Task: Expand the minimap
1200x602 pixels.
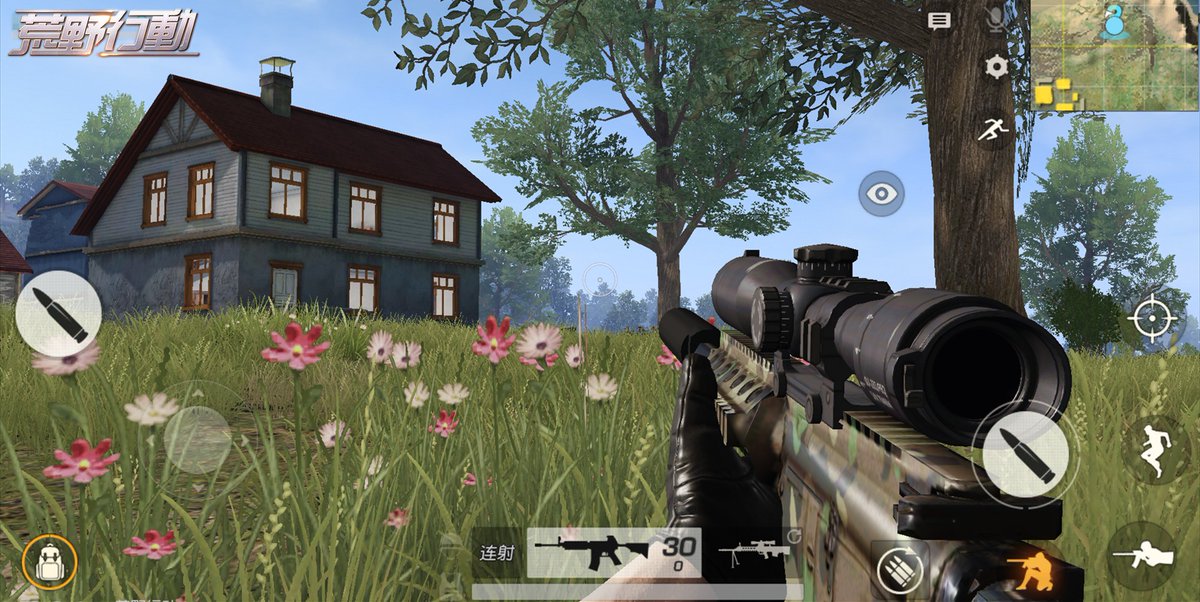Action: click(1114, 55)
